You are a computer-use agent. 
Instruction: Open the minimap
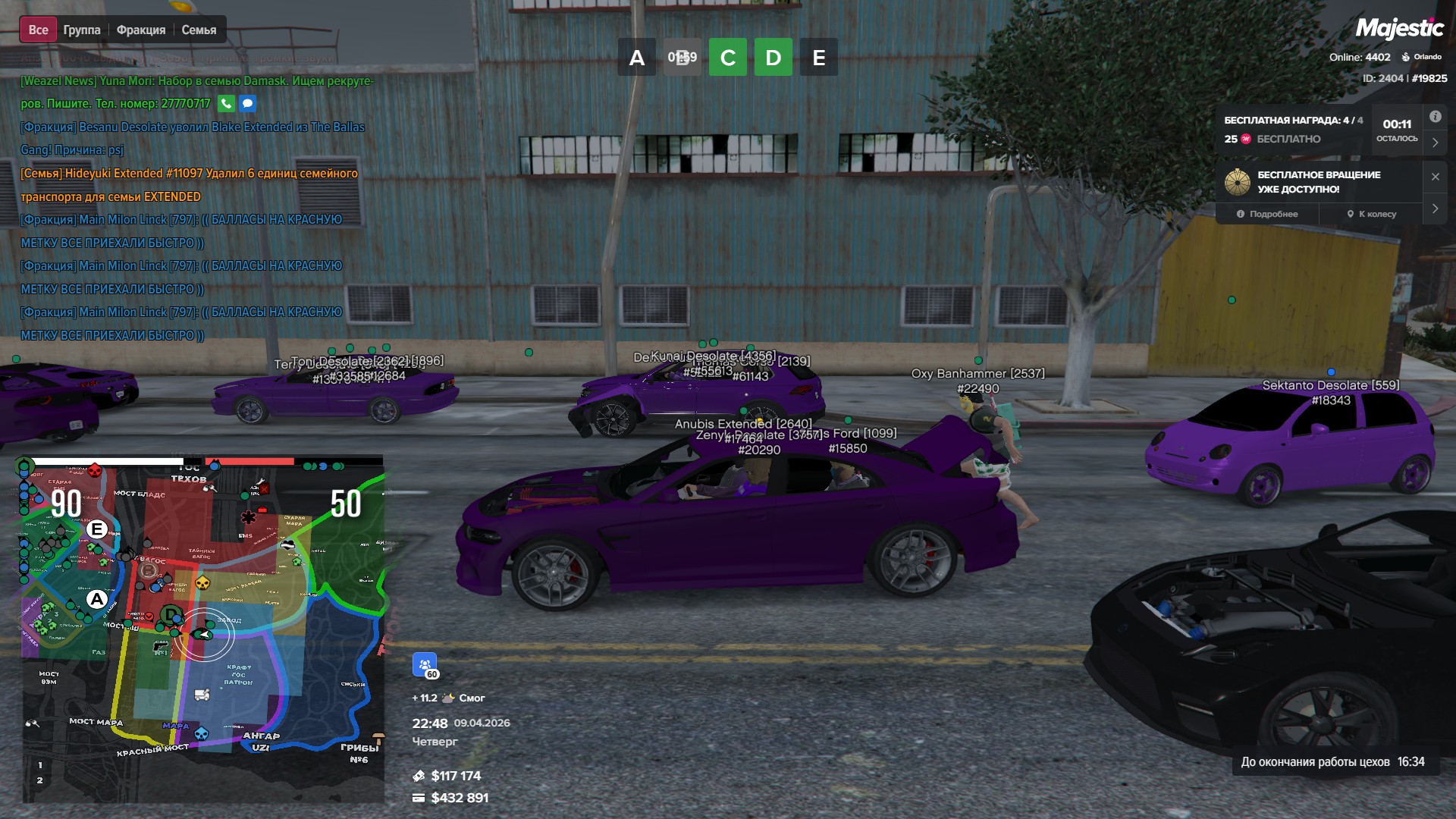[x=202, y=629]
